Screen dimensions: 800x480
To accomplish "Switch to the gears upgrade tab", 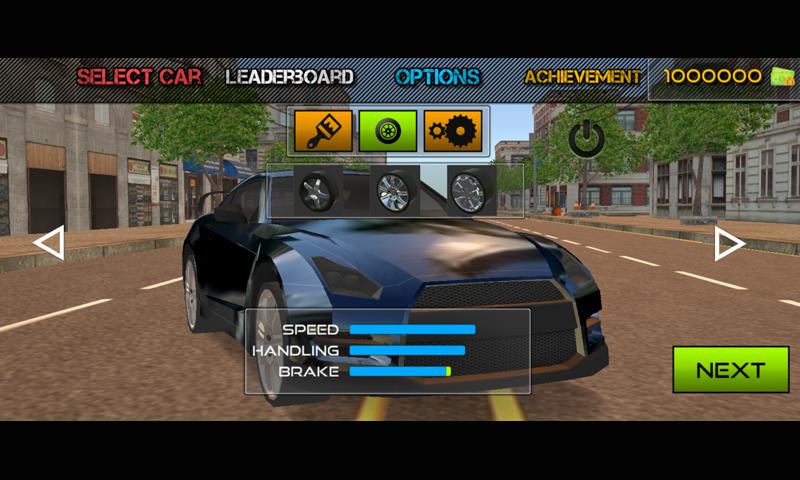I will (x=453, y=131).
